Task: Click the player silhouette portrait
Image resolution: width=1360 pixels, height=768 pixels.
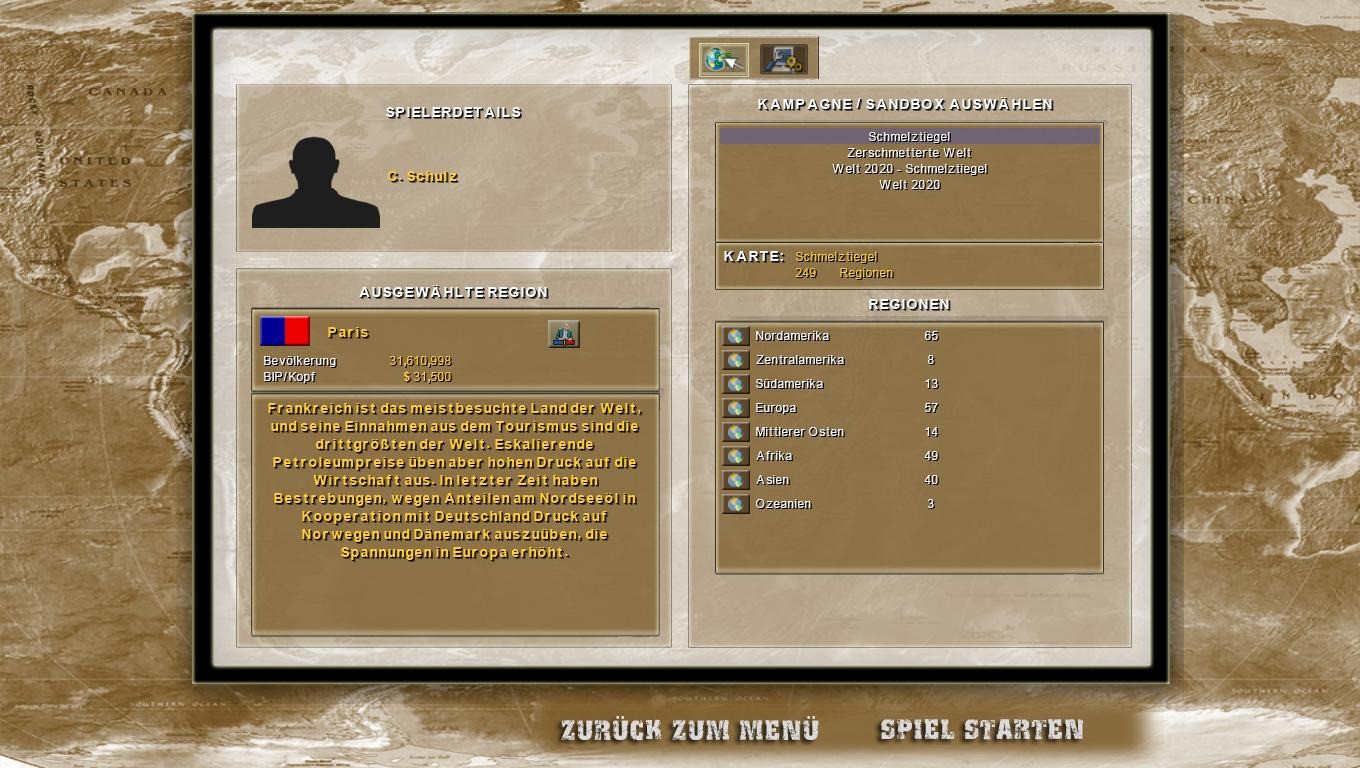Action: click(x=315, y=182)
